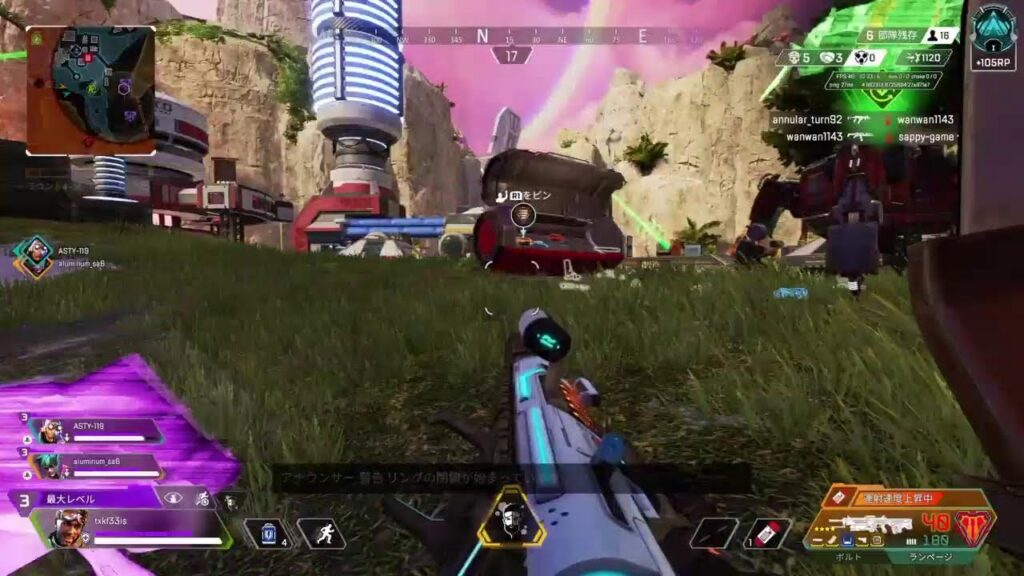
Task: Activate the hexagonal ultimate ability icon
Action: coord(511,518)
